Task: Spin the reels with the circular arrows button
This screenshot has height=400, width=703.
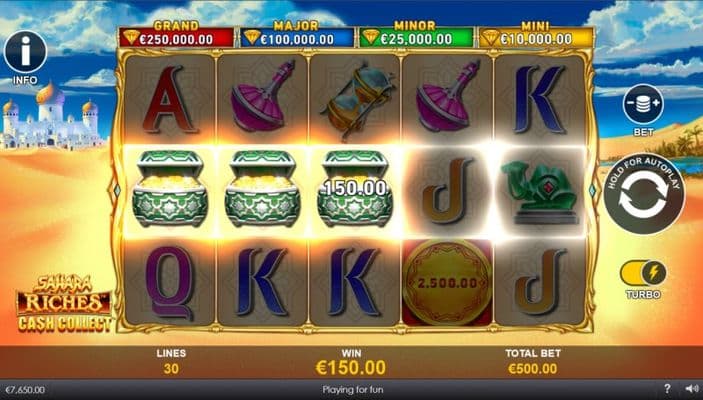Action: 642,194
